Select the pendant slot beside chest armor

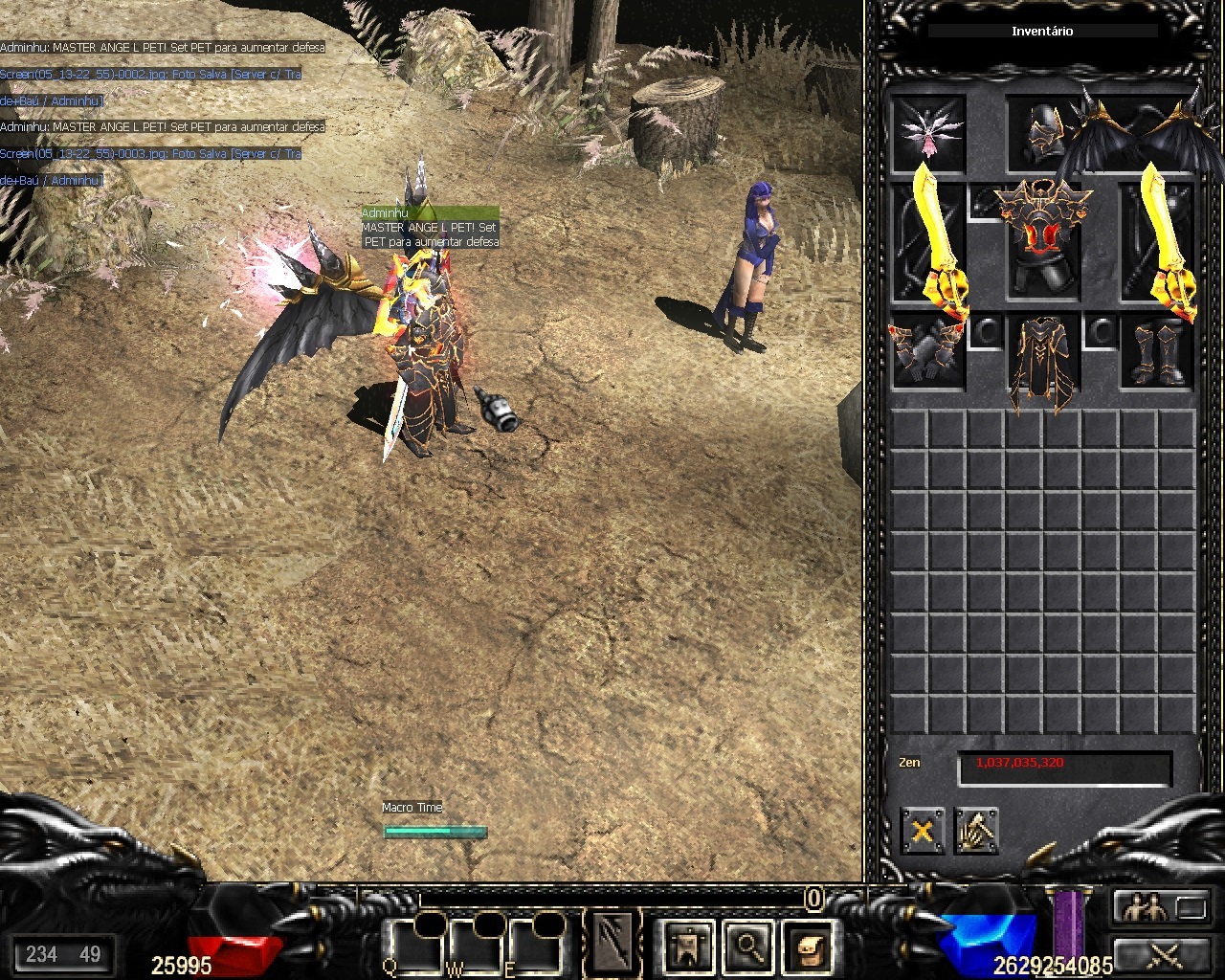[x=985, y=202]
